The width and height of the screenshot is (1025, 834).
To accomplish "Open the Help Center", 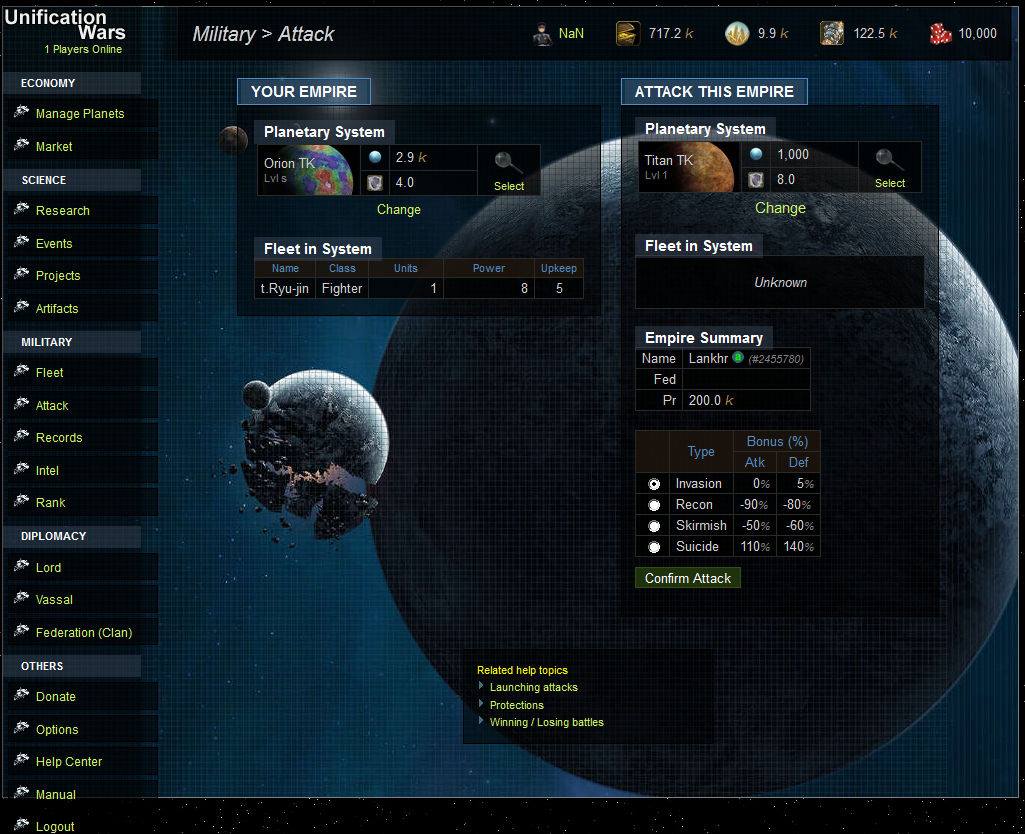I will [x=69, y=762].
